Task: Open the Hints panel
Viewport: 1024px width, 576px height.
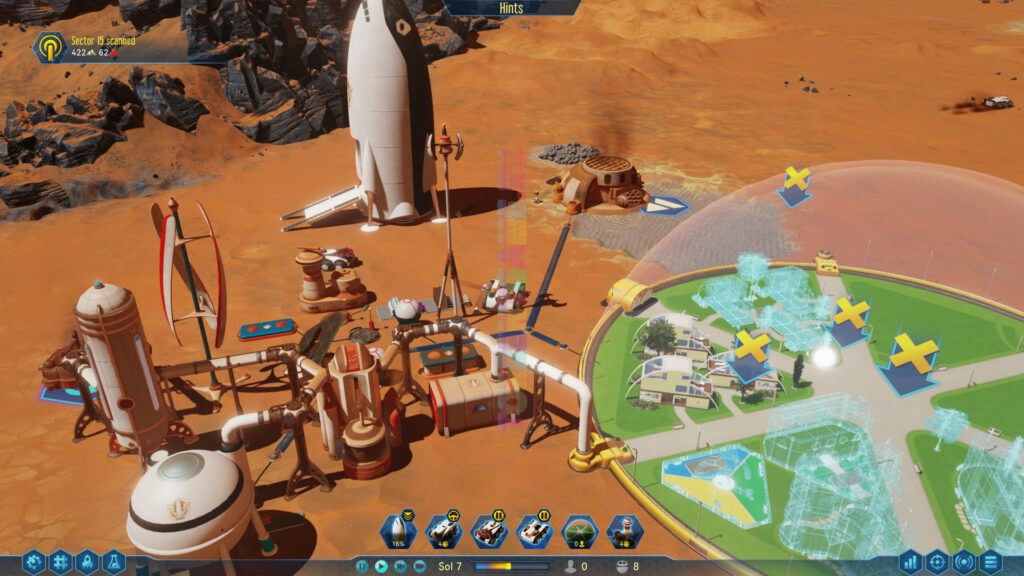Action: pos(511,8)
